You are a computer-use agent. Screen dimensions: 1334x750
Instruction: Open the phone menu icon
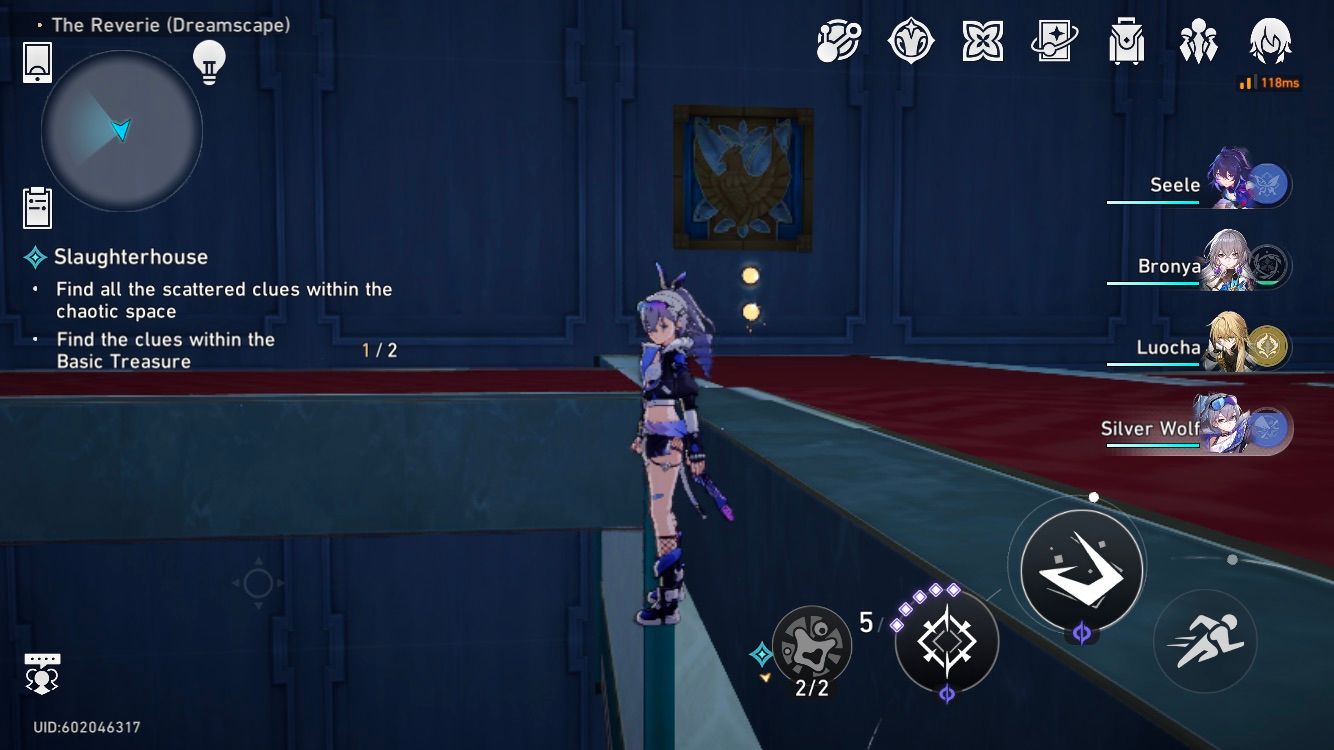coord(37,63)
